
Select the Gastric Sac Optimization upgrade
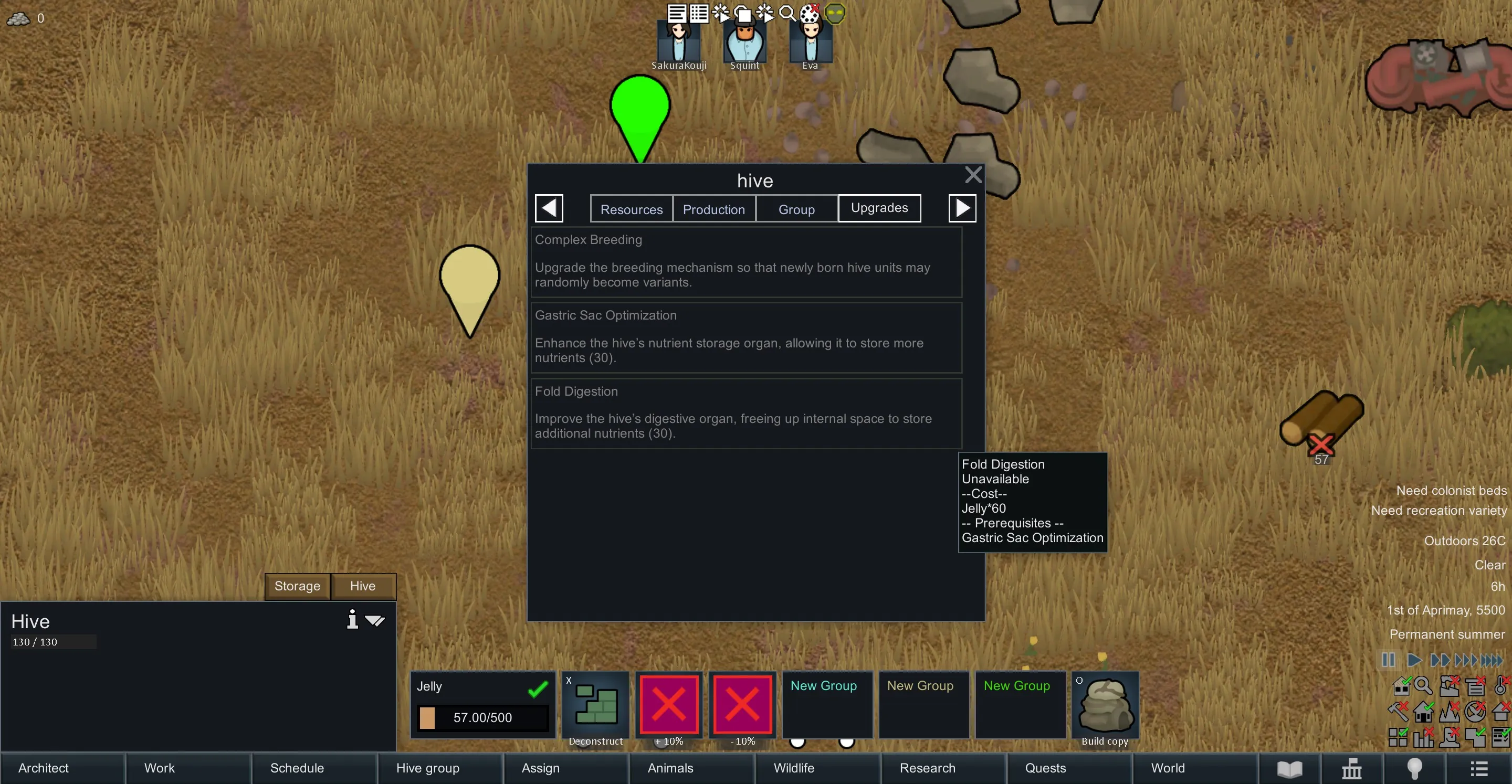pos(745,337)
